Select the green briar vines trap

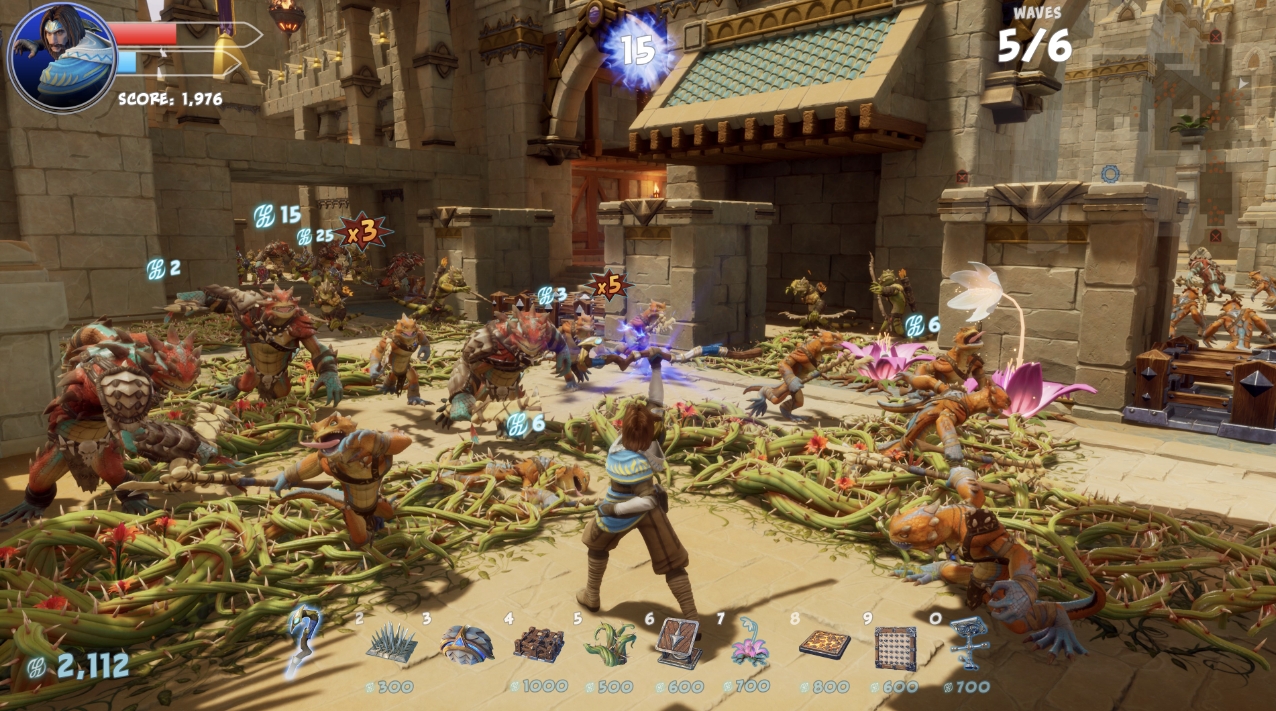click(611, 645)
